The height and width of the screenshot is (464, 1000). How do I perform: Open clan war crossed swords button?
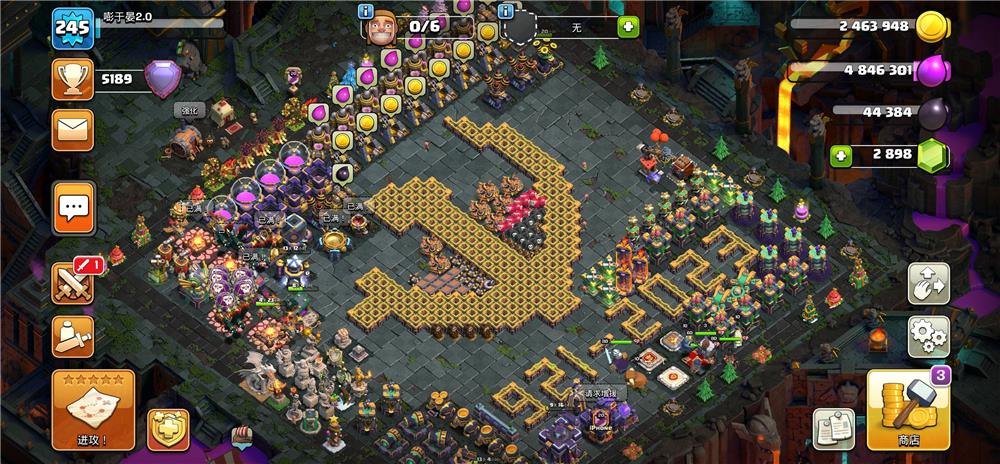(x=75, y=283)
